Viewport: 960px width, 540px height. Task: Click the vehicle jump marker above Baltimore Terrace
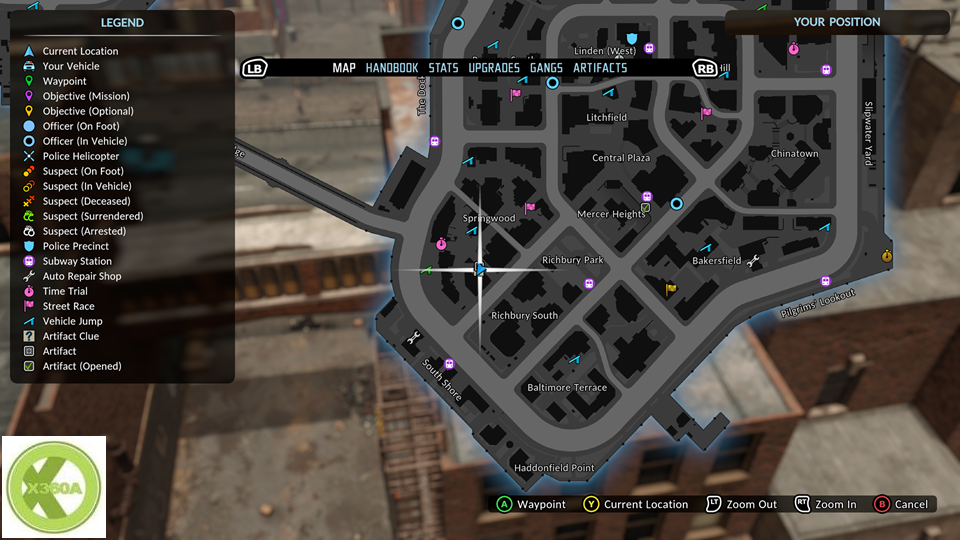pyautogui.click(x=575, y=358)
